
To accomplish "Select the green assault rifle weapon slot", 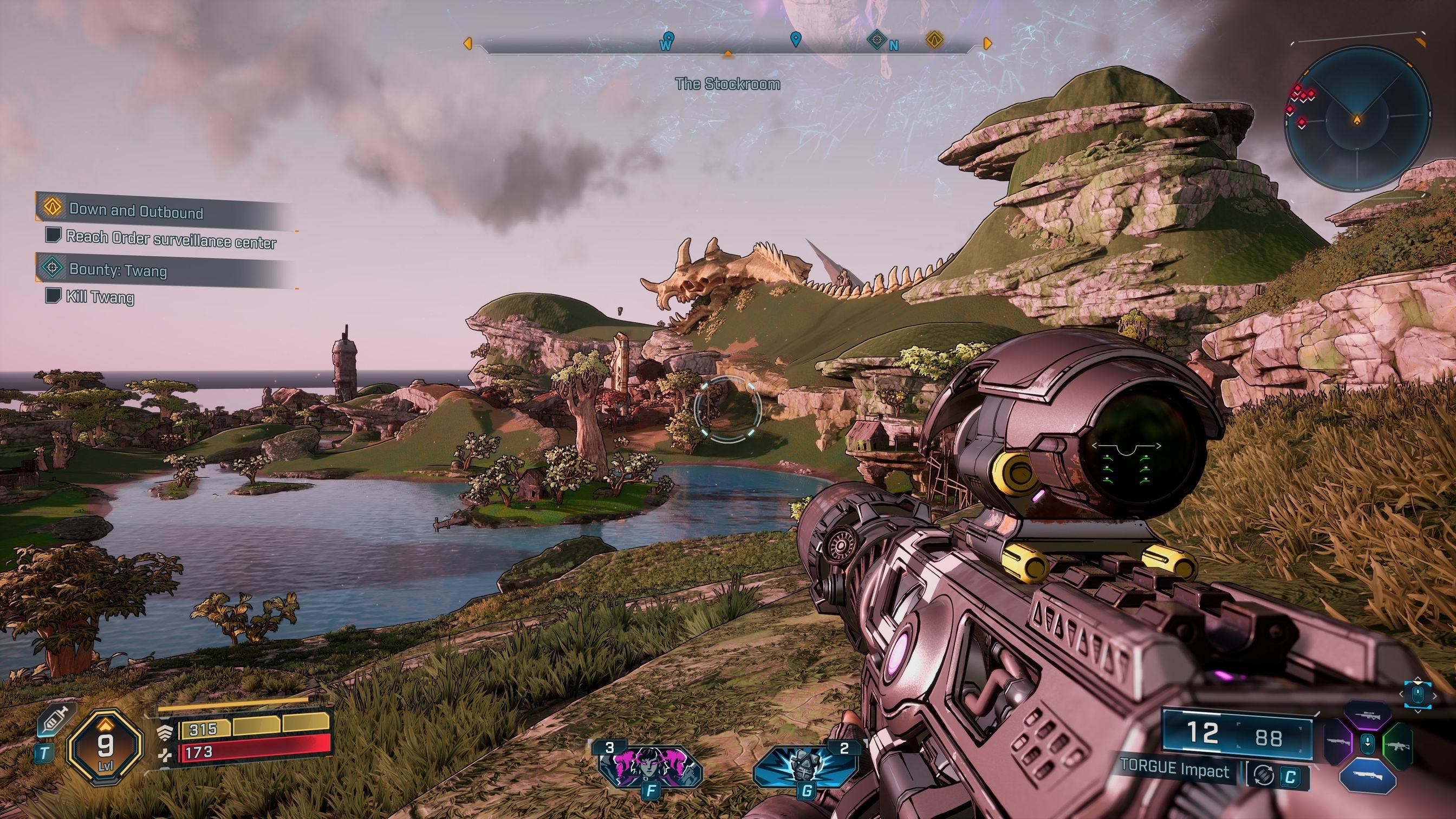I will click(1398, 745).
